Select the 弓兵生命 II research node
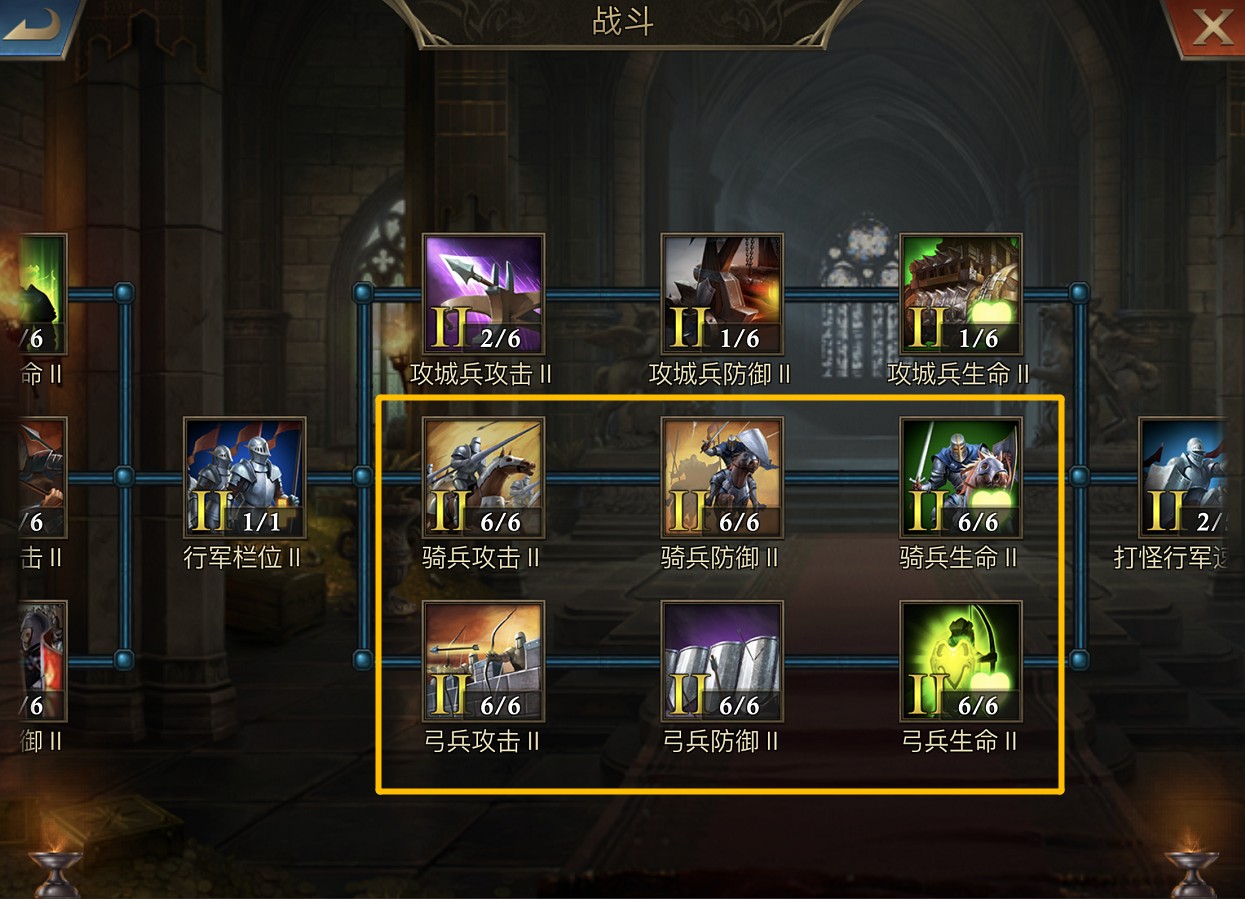Image resolution: width=1245 pixels, height=899 pixels. point(960,661)
